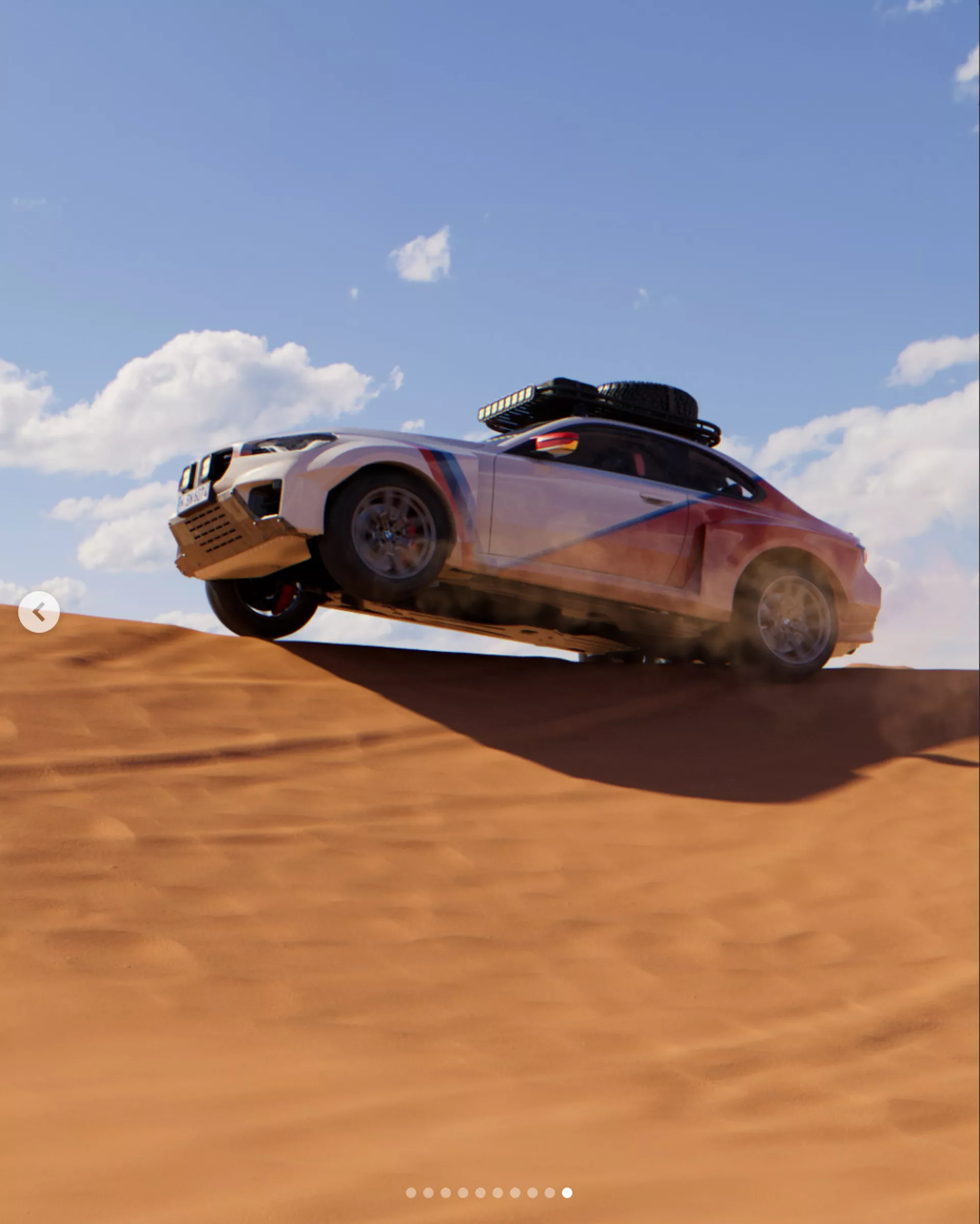The height and width of the screenshot is (1224, 980).
Task: Select the second pagination dot
Action: [x=428, y=1193]
